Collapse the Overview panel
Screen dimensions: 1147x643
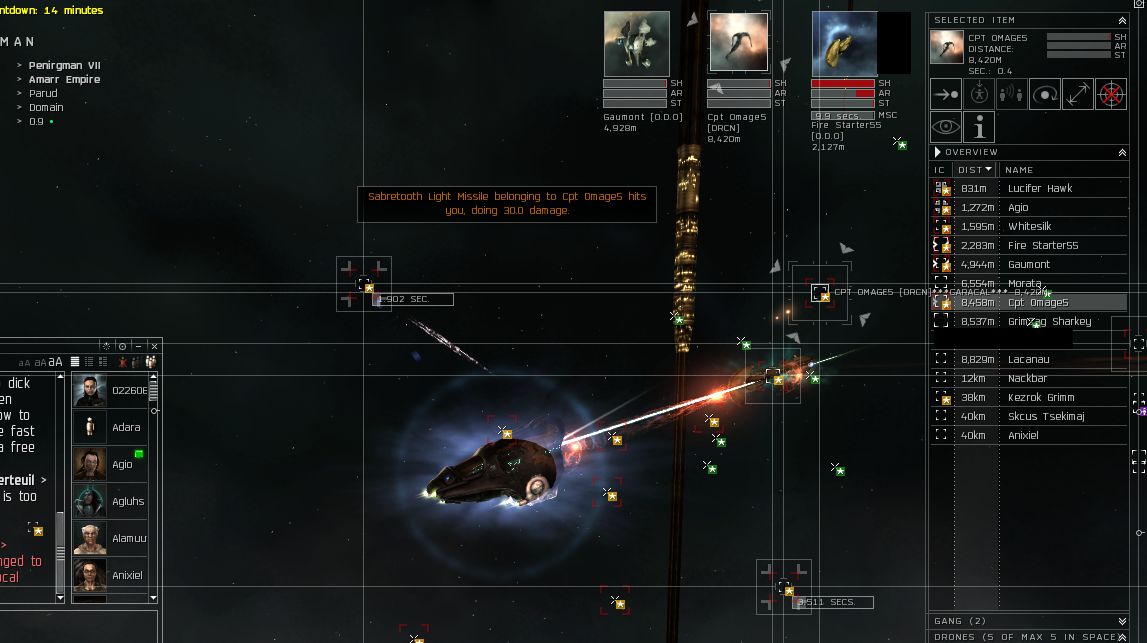point(1122,152)
